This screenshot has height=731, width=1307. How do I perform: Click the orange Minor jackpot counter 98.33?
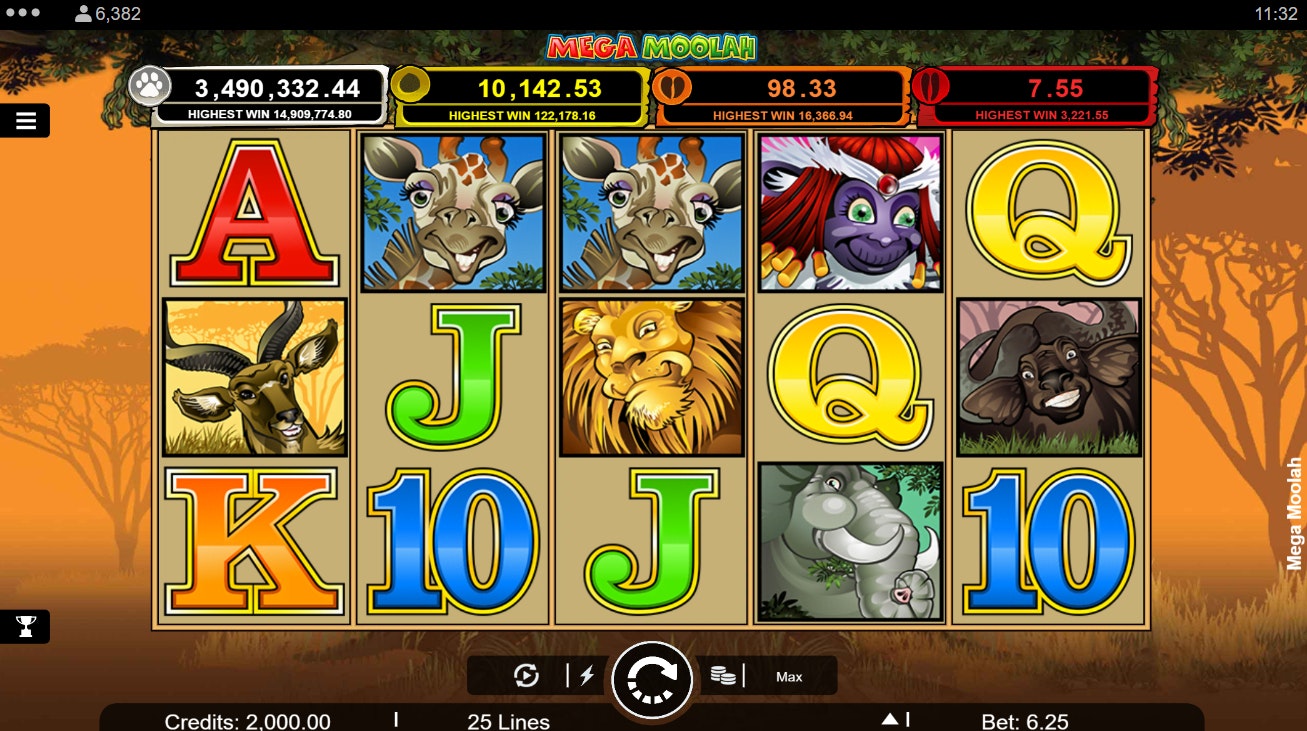coord(781,88)
